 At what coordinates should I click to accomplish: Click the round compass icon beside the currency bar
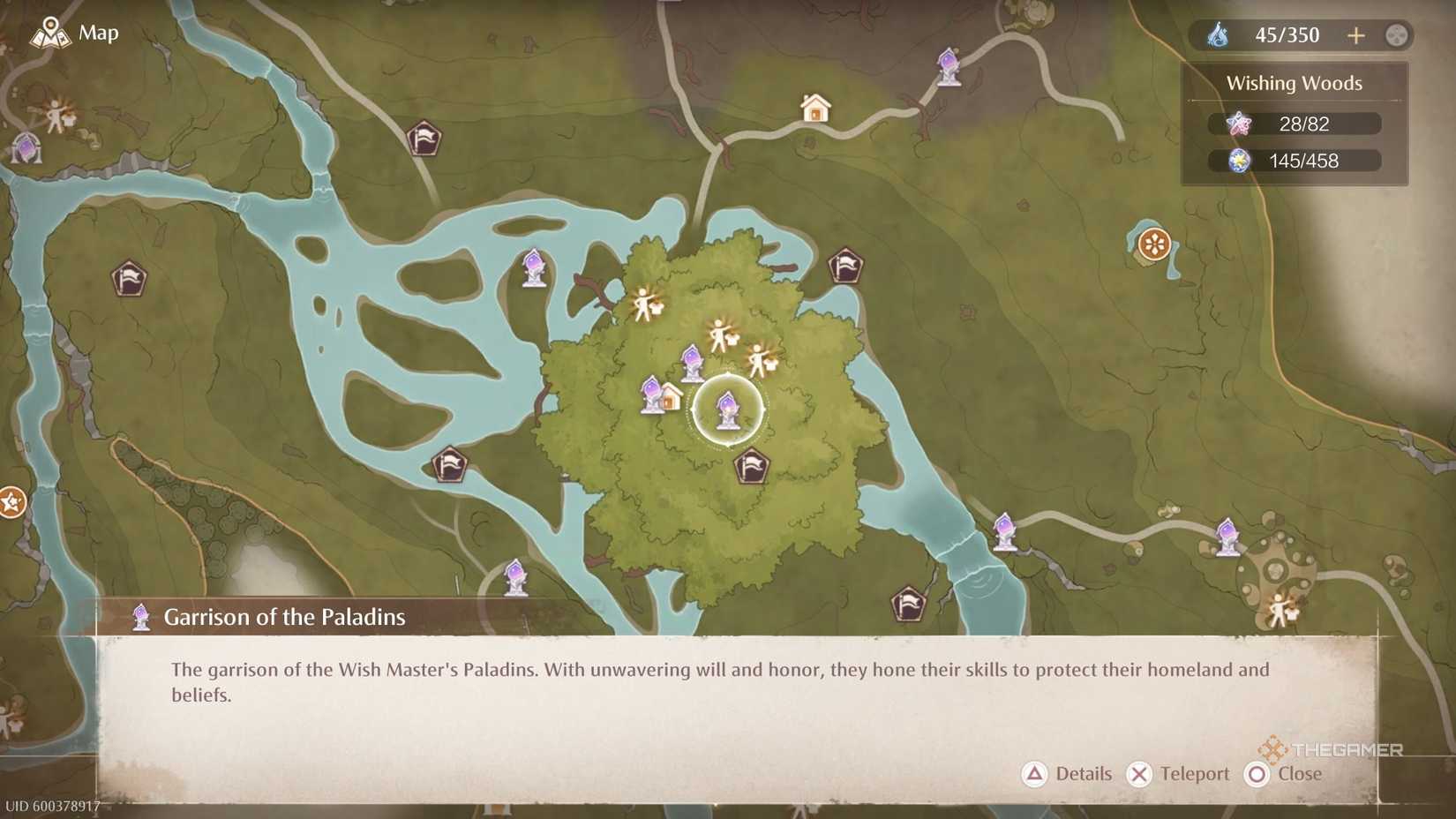click(x=1396, y=35)
